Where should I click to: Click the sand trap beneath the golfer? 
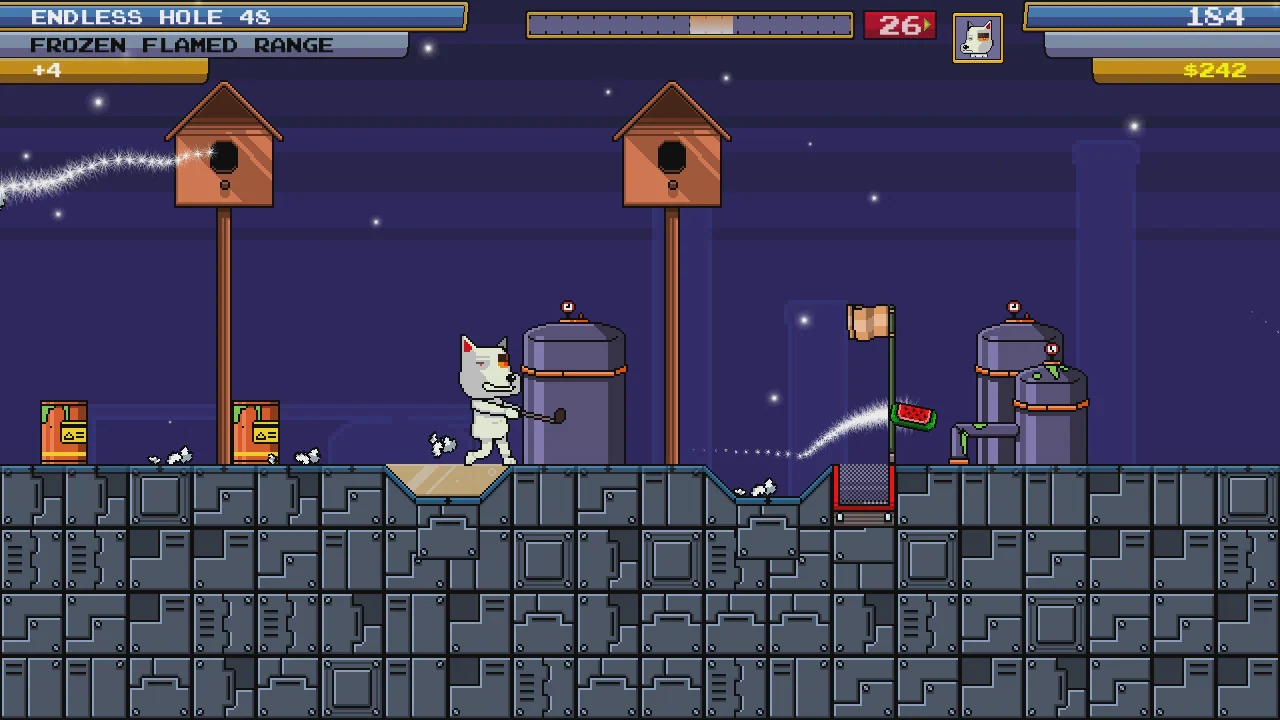[x=450, y=482]
